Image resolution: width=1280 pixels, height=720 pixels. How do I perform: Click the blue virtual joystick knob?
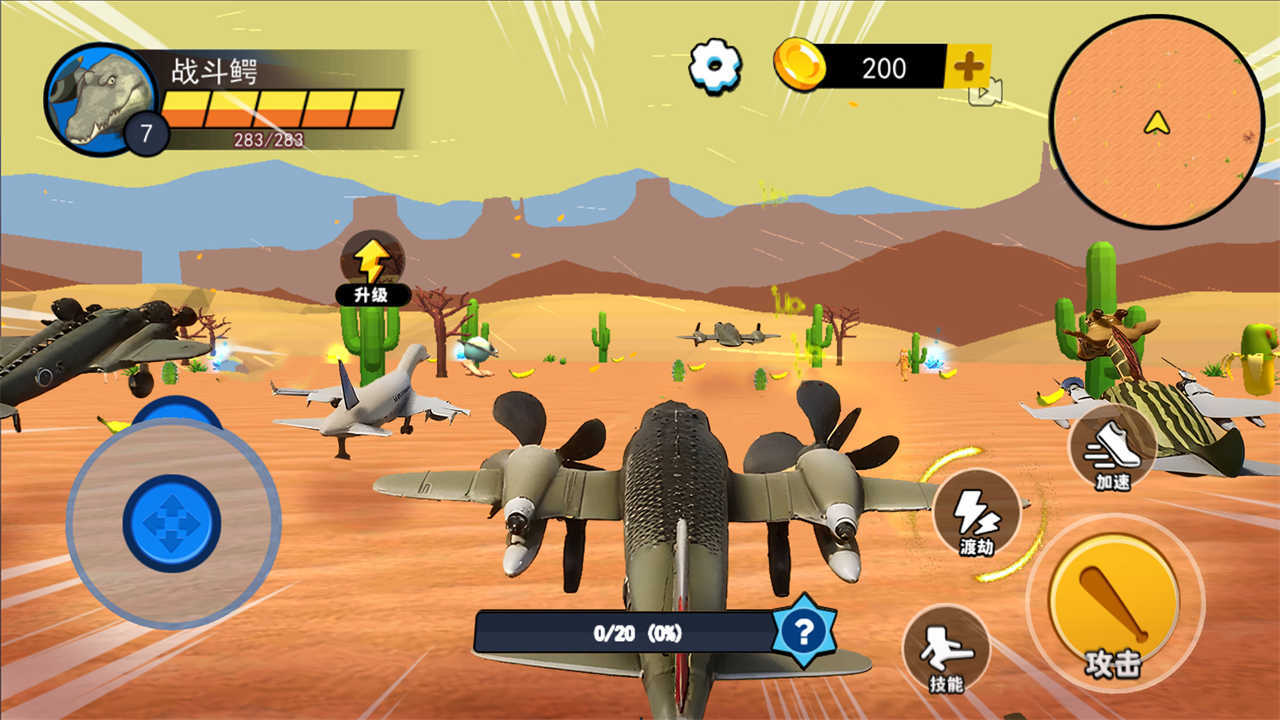click(x=172, y=523)
